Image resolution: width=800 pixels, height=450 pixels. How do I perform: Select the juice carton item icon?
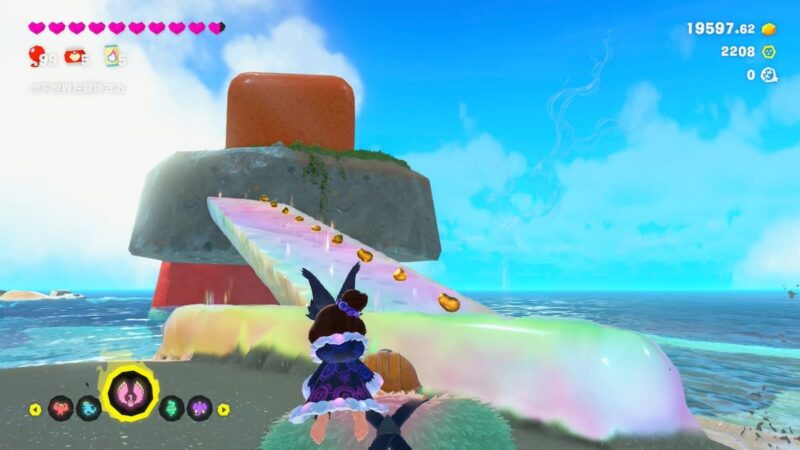[112, 57]
